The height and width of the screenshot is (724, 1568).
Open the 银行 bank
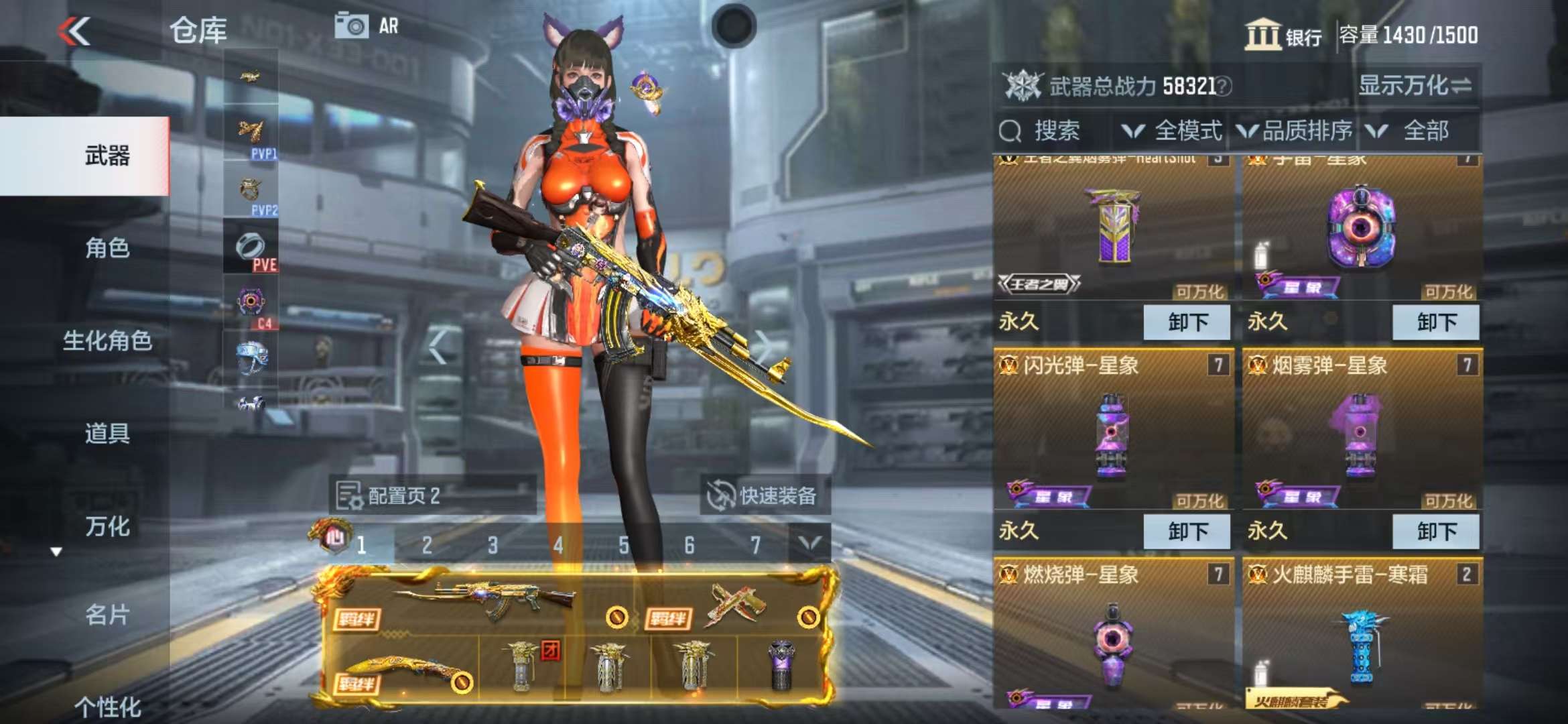[1283, 35]
